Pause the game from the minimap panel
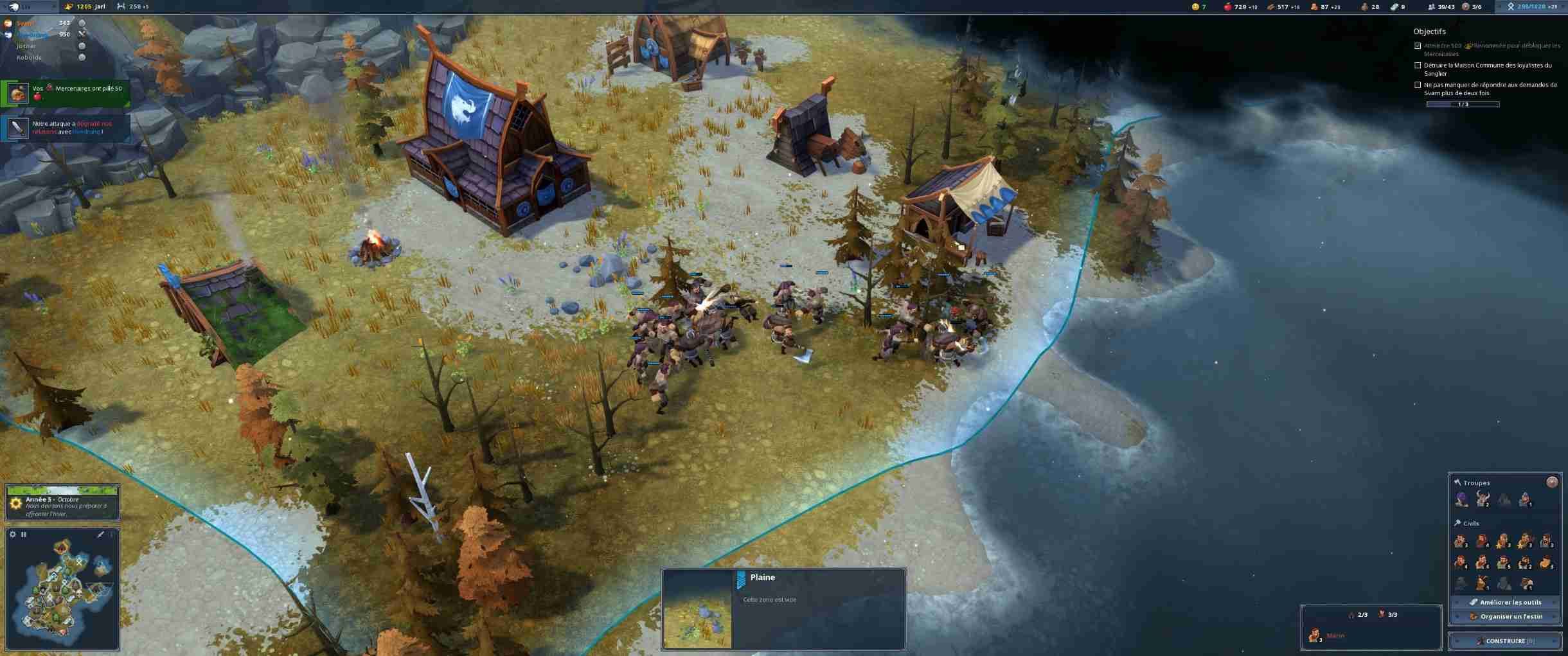This screenshot has height=656, width=1568. [24, 535]
